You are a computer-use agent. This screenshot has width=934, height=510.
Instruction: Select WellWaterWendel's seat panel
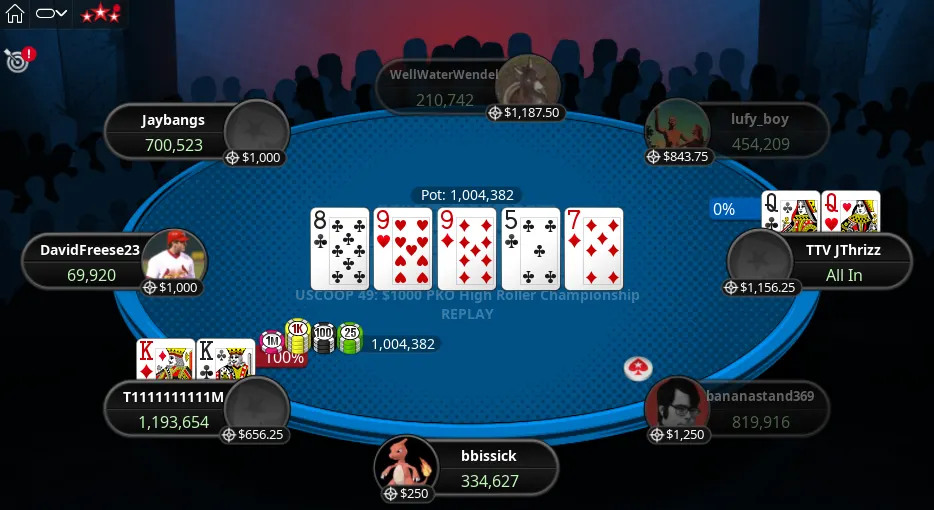coord(446,86)
